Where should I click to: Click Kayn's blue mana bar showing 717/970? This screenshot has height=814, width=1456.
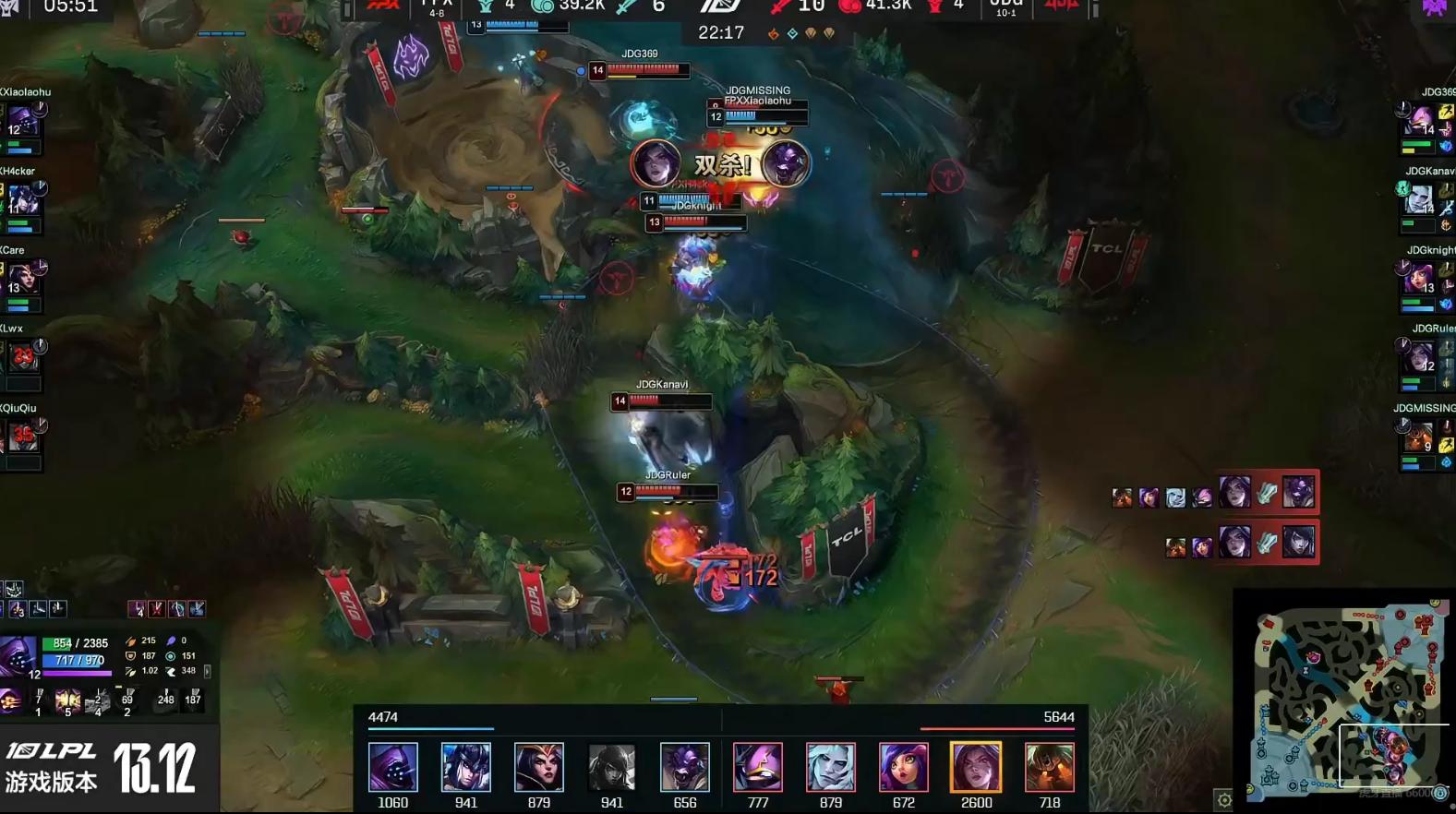[x=80, y=661]
